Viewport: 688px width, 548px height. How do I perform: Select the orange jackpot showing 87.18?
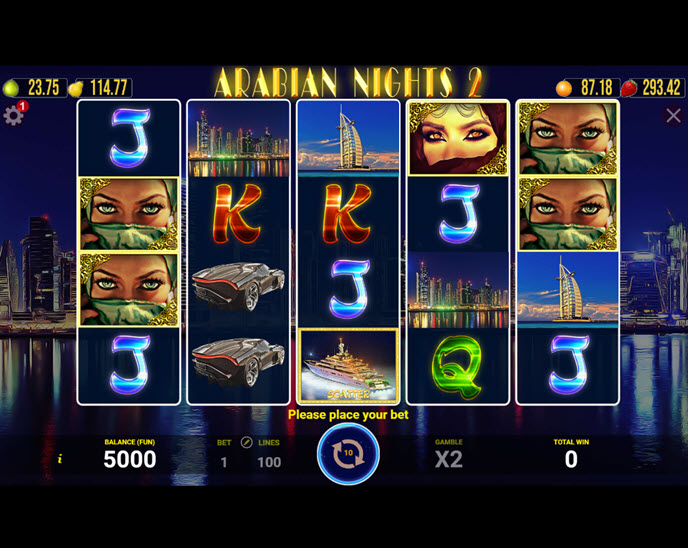click(586, 88)
